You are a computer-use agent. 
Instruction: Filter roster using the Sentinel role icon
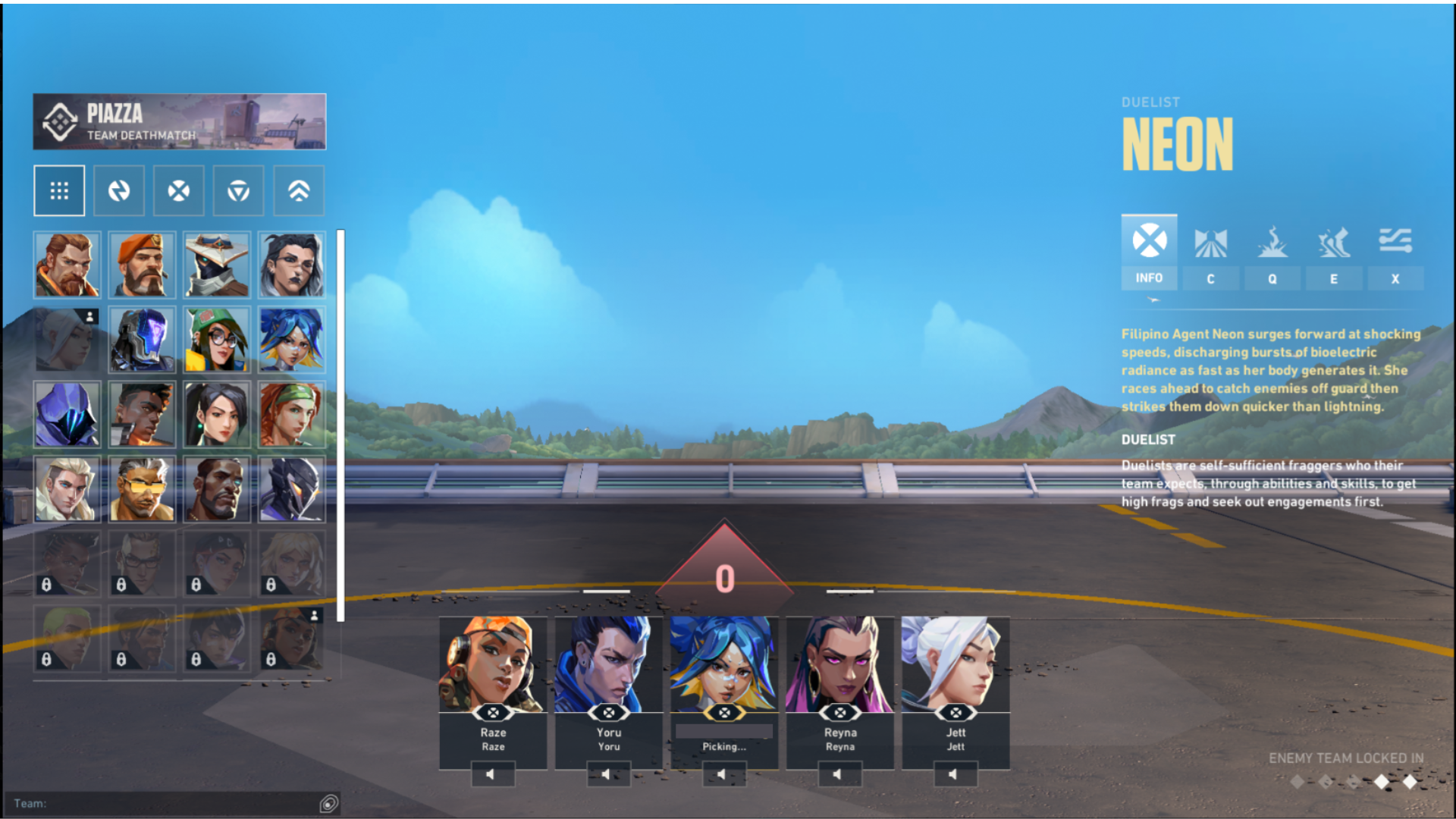[298, 190]
